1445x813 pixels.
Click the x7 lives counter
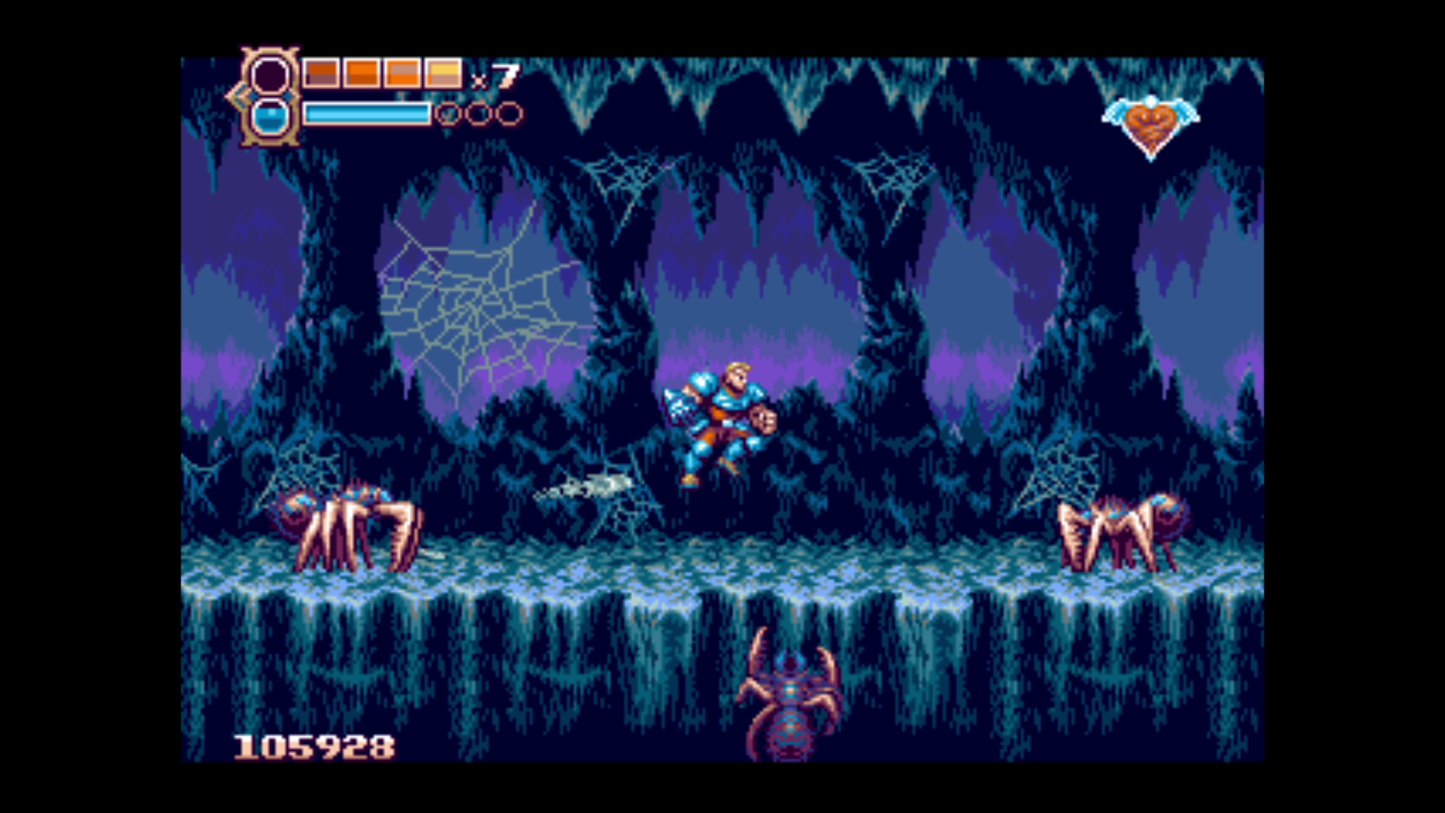(x=496, y=73)
